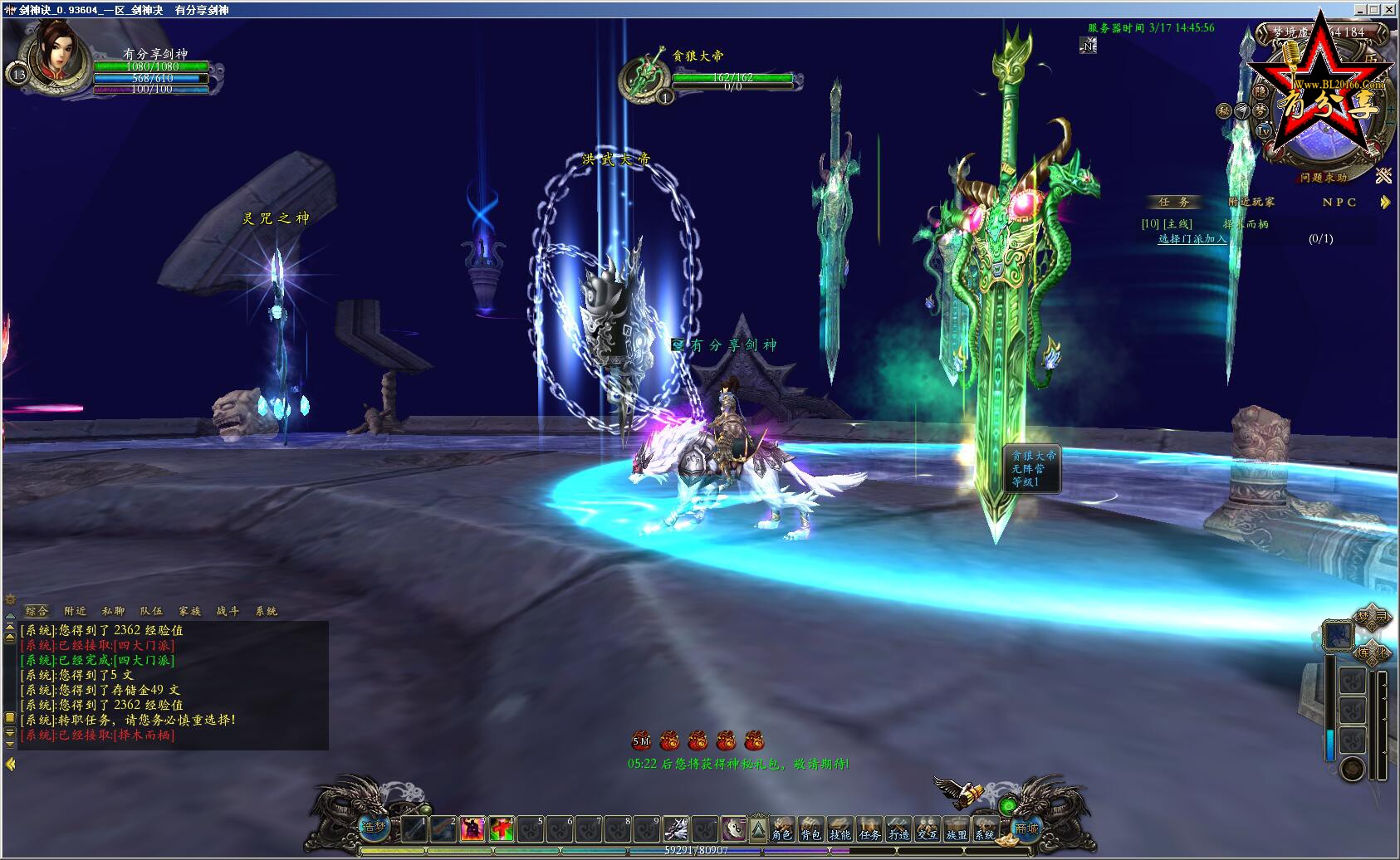The width and height of the screenshot is (1400, 860).
Task: Switch chat to the 战斗 combat tab
Action: click(x=228, y=611)
